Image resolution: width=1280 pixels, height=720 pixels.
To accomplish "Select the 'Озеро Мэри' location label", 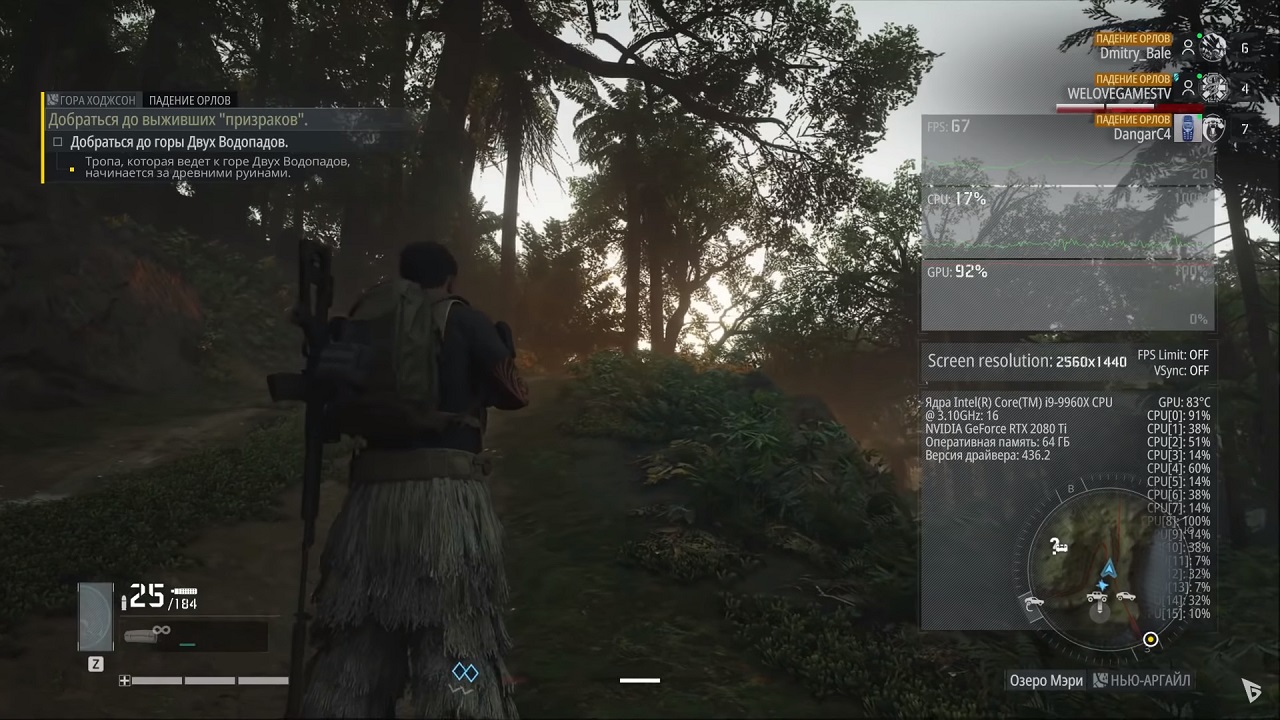I will [1046, 680].
